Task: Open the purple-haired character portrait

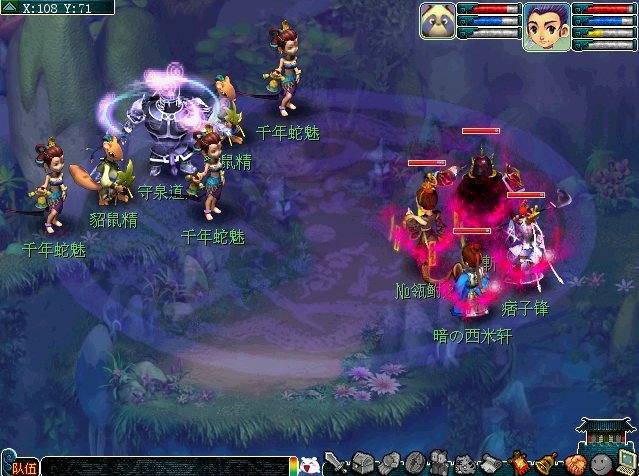Action: 546,25
